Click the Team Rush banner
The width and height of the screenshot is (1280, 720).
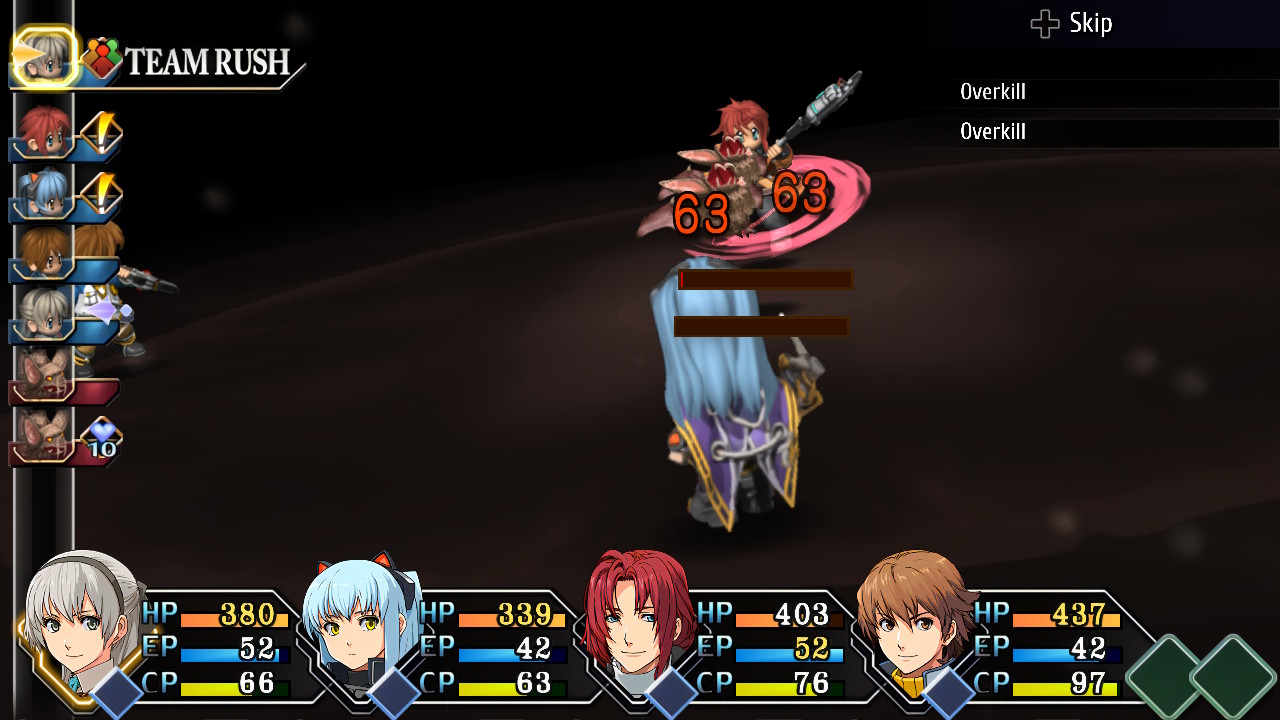pyautogui.click(x=205, y=63)
